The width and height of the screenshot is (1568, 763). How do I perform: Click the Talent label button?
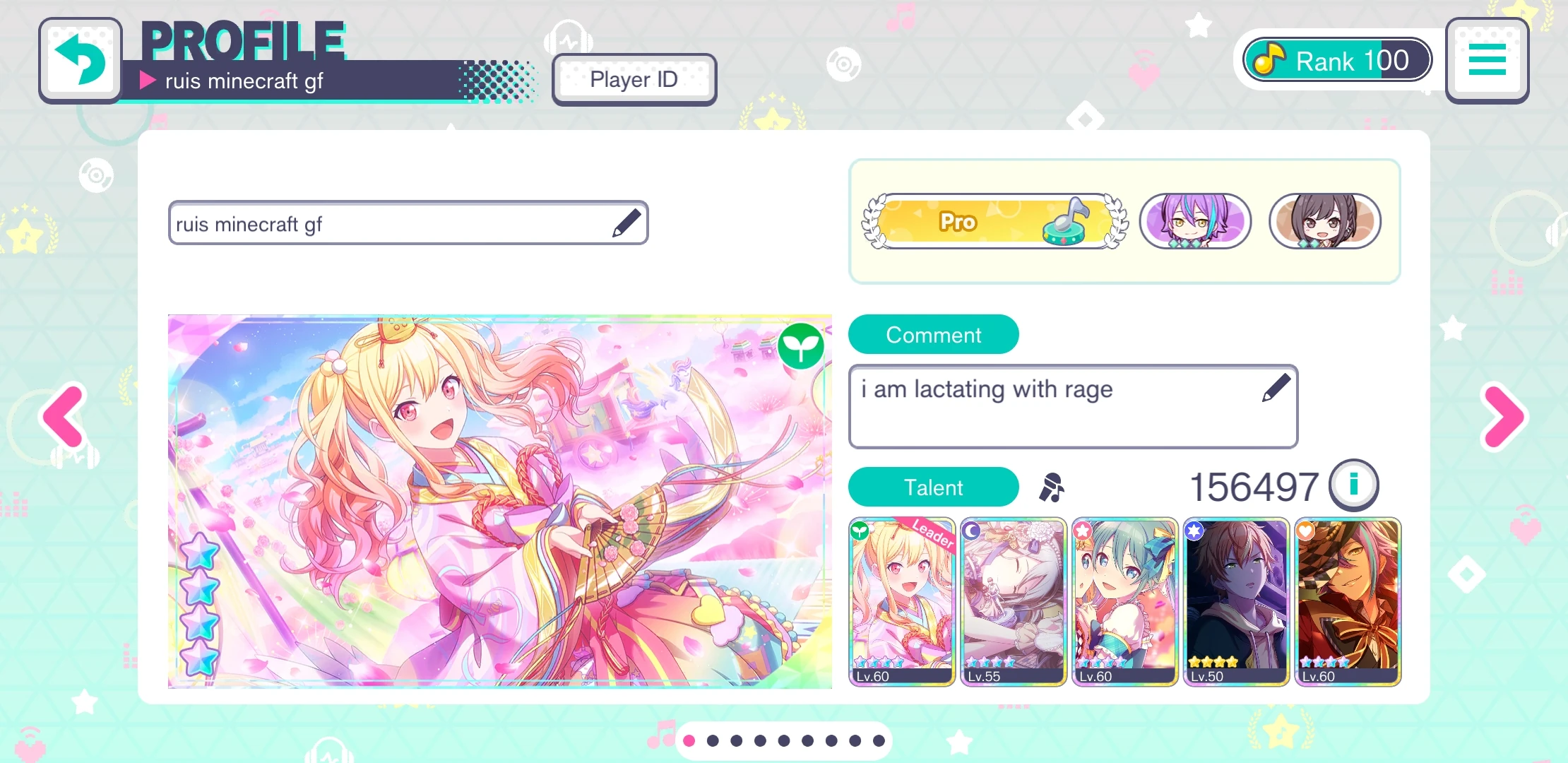933,487
